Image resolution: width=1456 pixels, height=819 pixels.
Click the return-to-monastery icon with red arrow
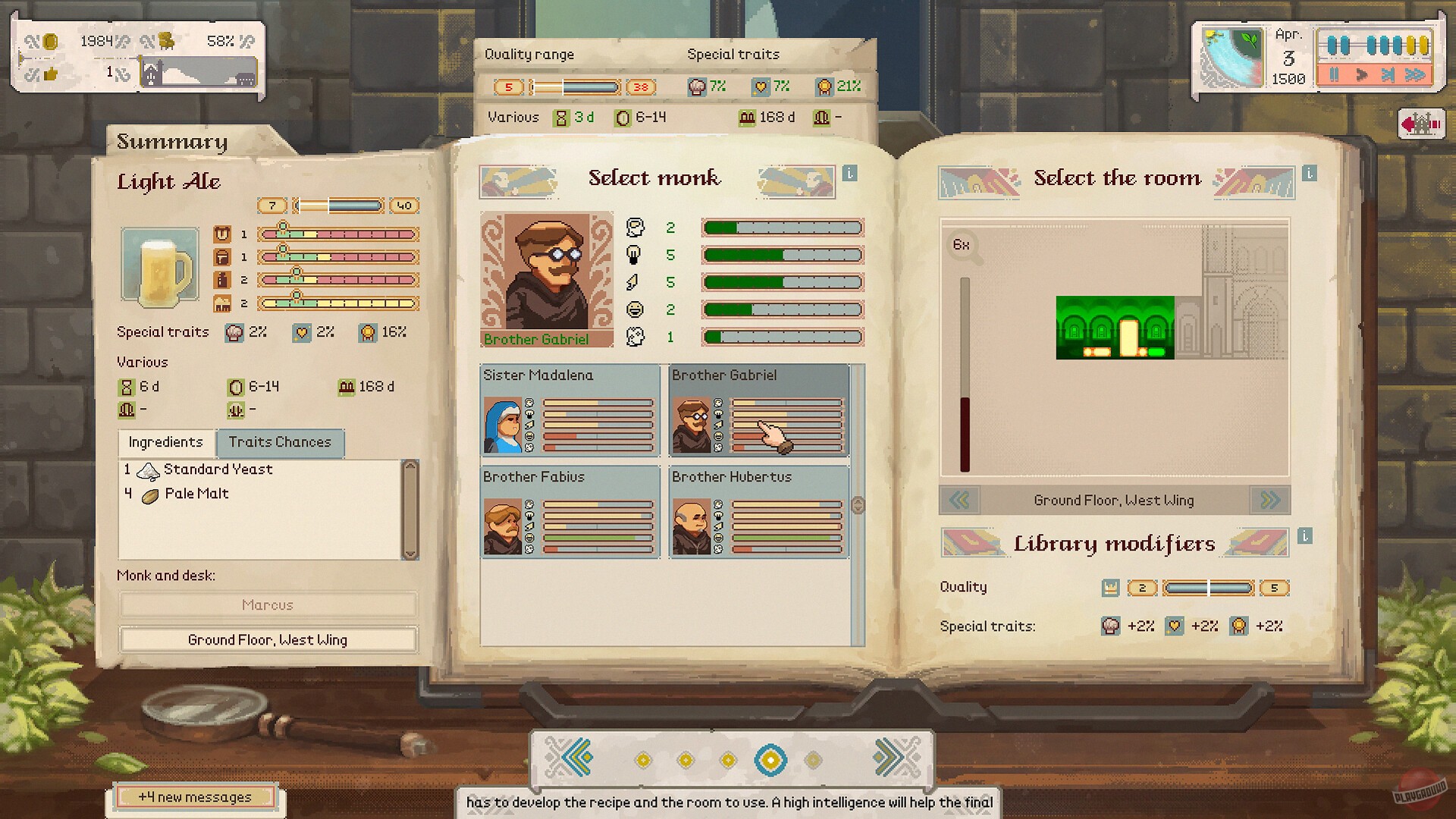(1421, 123)
